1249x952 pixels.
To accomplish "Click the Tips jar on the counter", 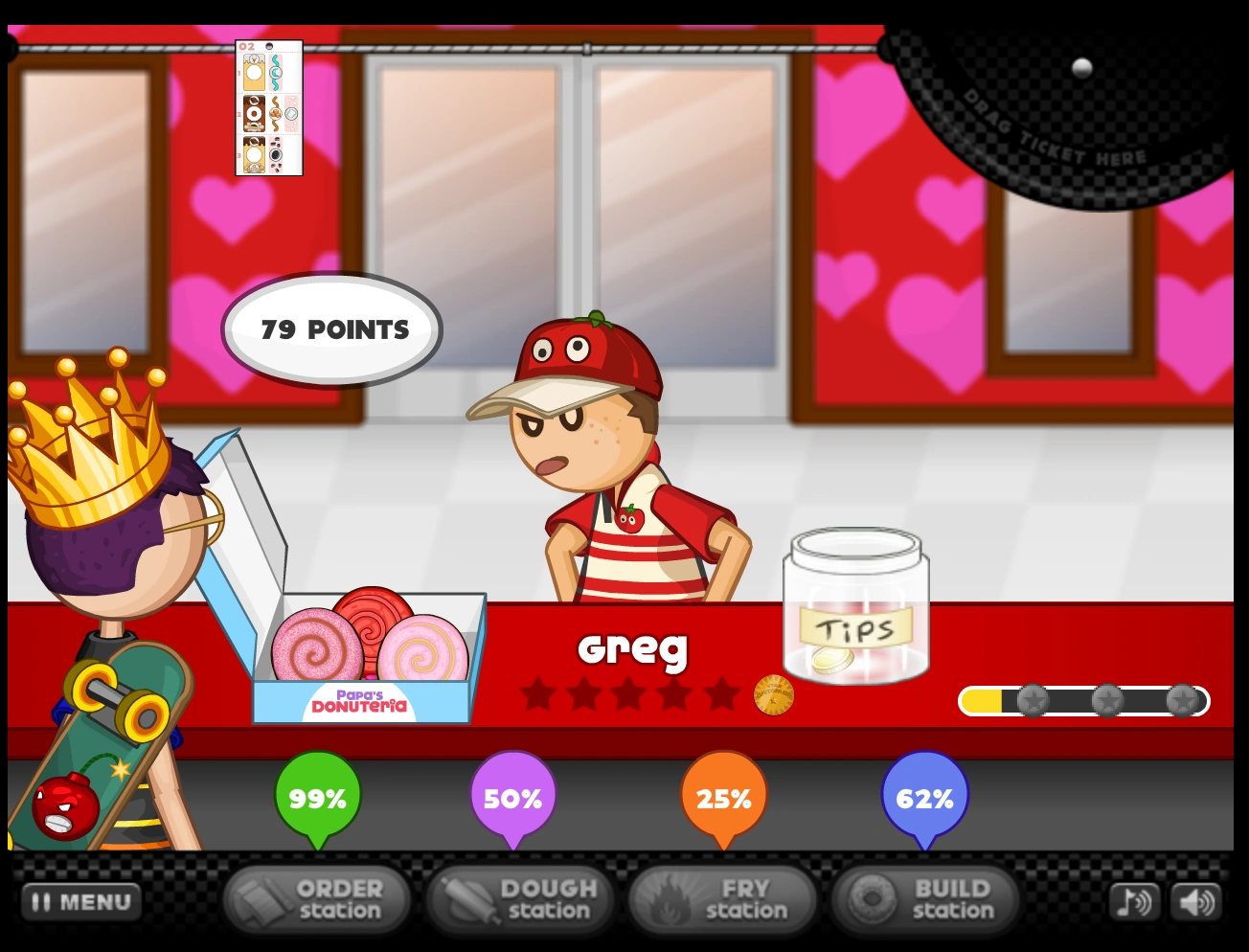I will [x=855, y=613].
